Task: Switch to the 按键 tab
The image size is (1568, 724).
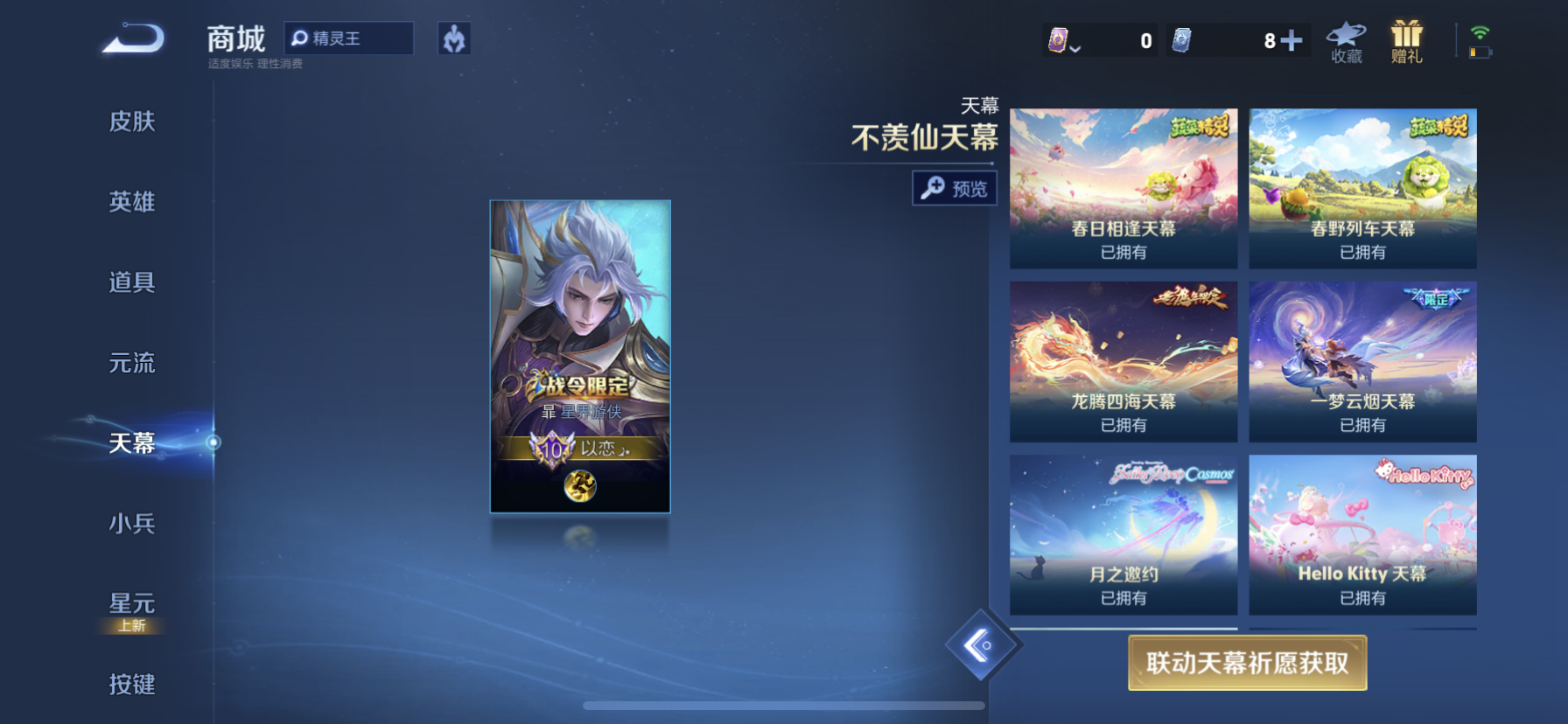Action: [132, 684]
